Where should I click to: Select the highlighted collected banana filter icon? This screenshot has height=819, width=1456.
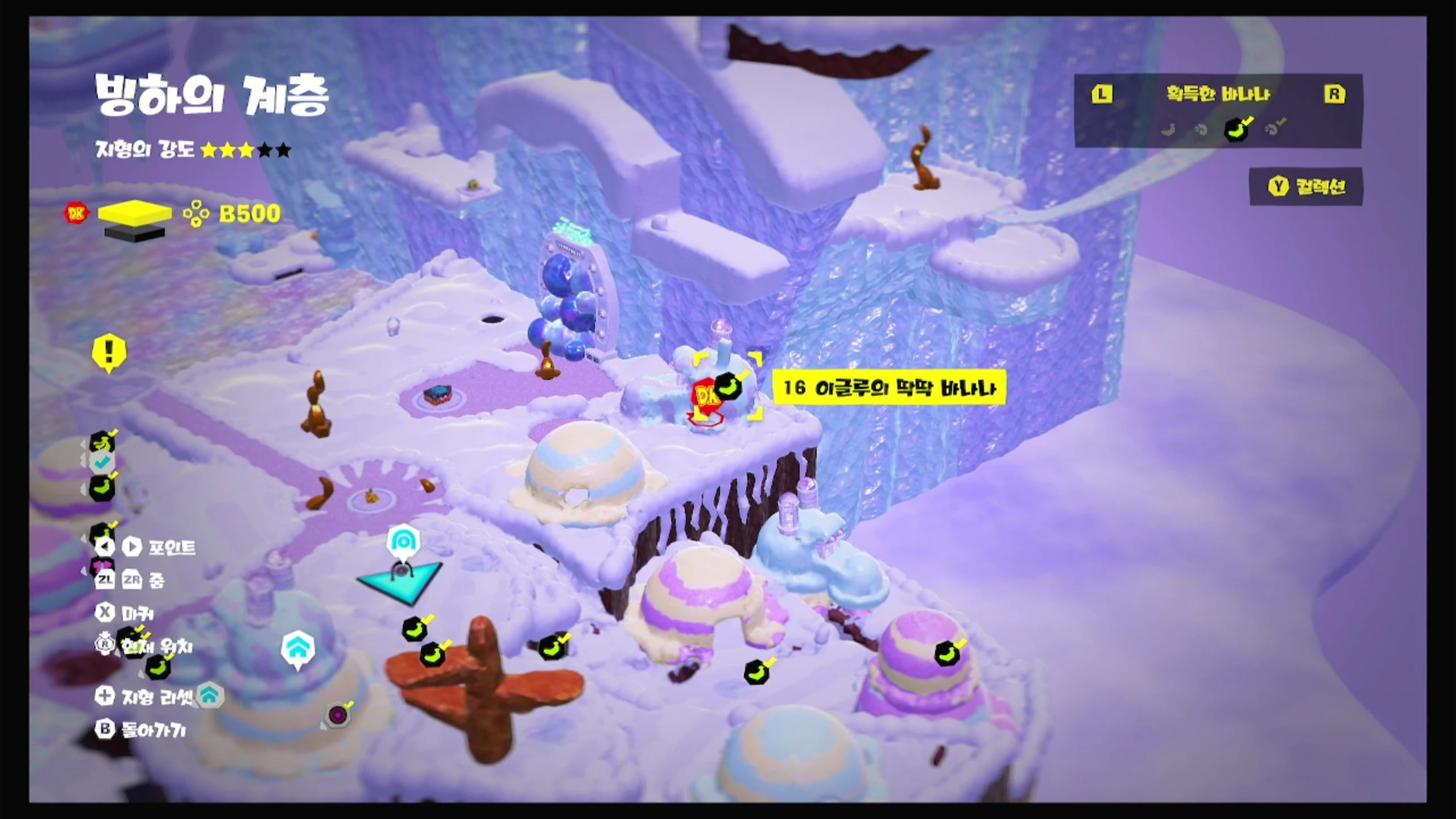[x=1236, y=130]
